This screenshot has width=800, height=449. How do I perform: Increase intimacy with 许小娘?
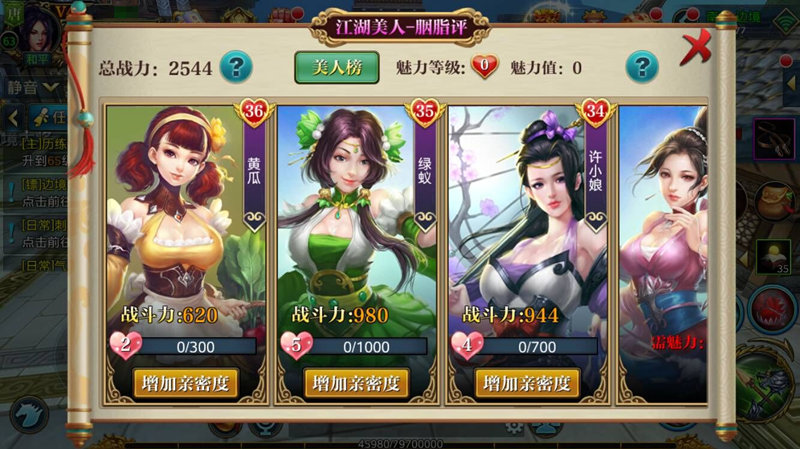point(527,383)
